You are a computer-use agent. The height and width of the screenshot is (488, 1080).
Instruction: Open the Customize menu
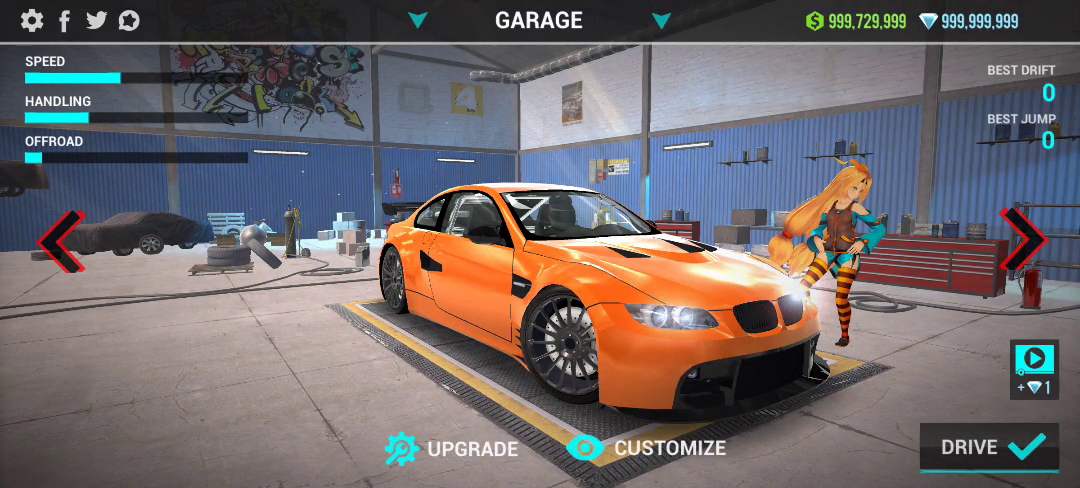(646, 448)
